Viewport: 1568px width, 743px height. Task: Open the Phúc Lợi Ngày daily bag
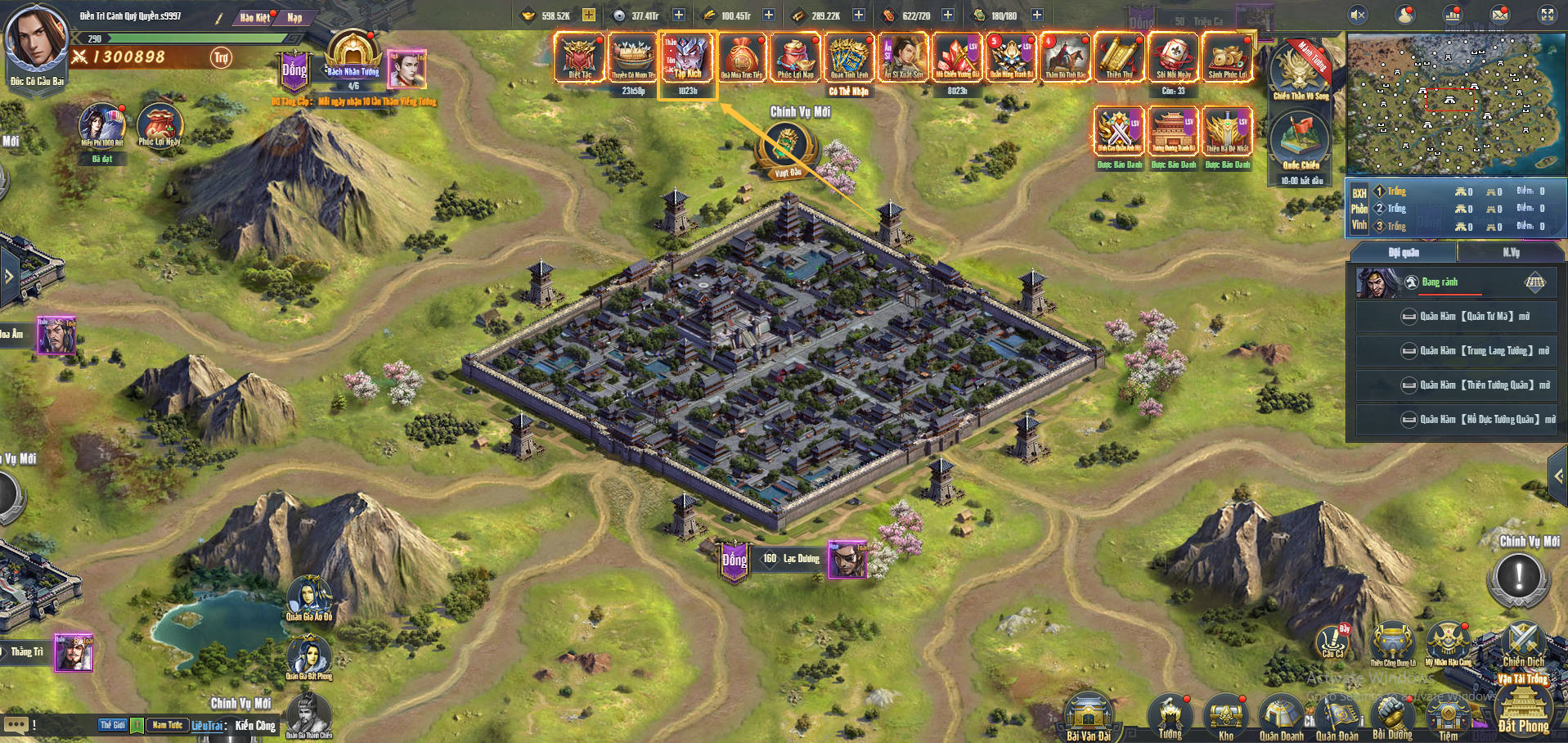coord(159,125)
